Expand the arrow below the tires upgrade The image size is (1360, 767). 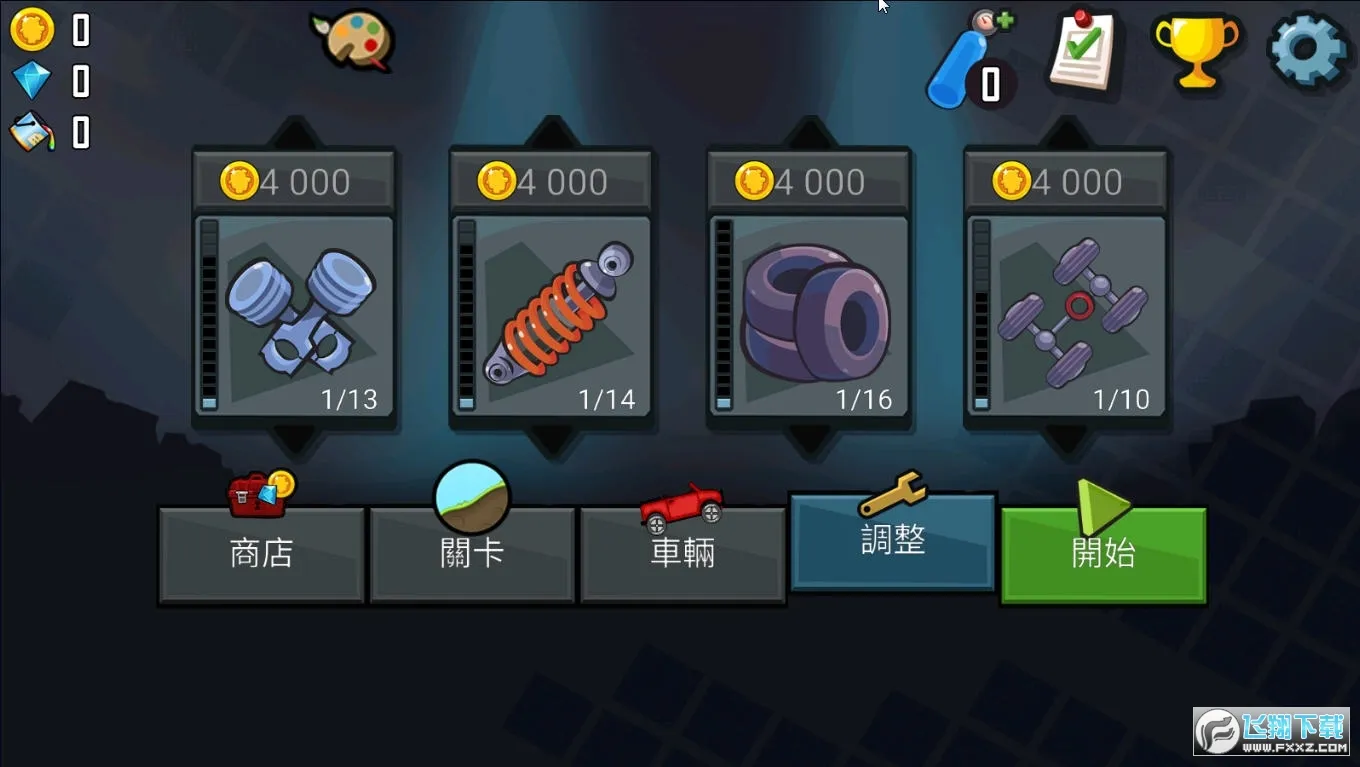[808, 435]
